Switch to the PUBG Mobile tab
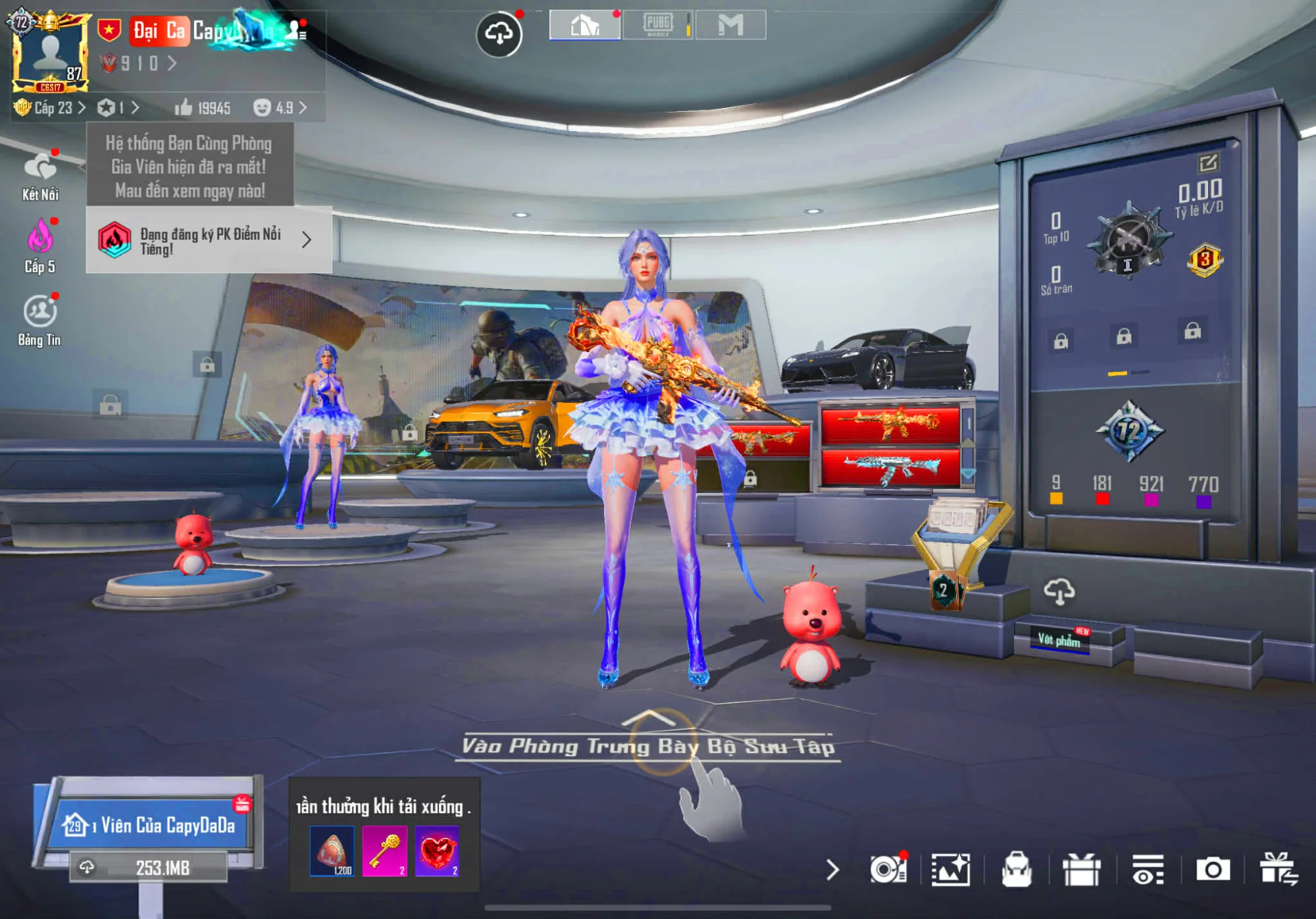 pyautogui.click(x=657, y=26)
